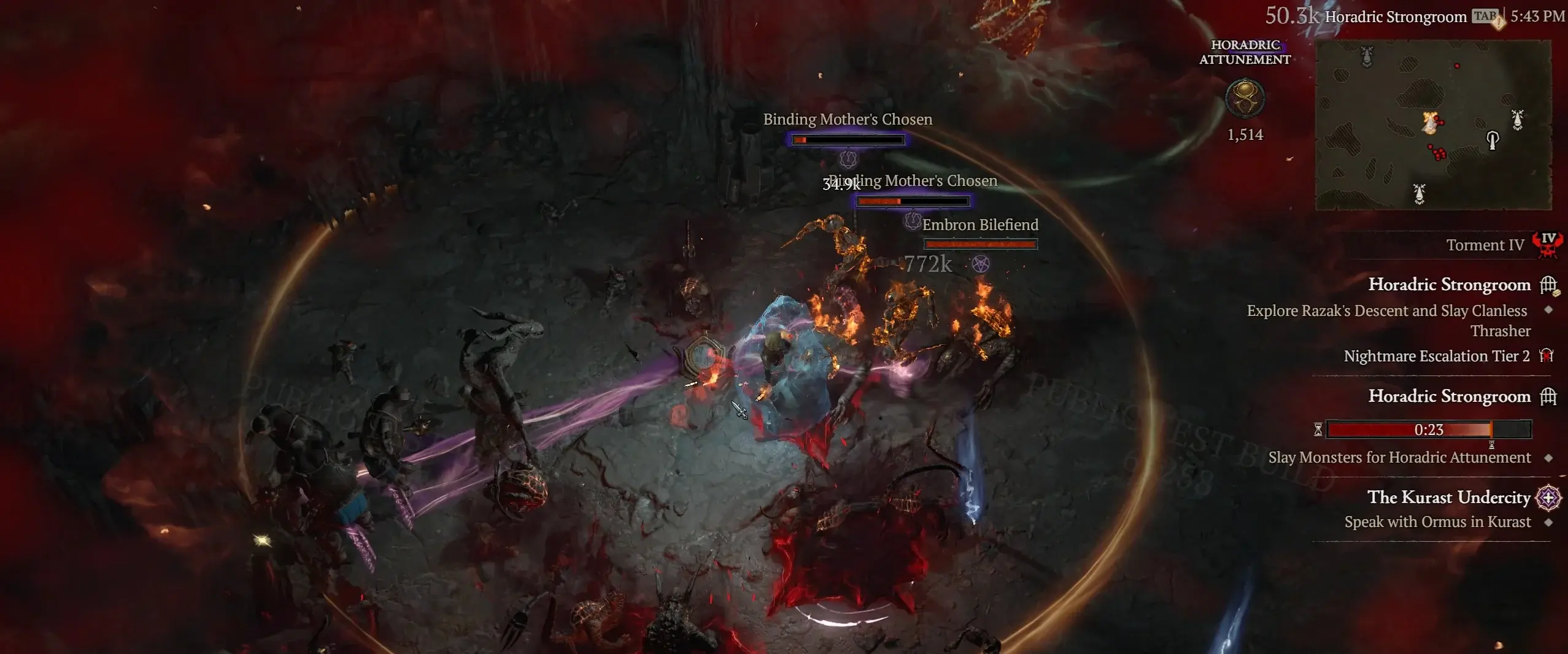The height and width of the screenshot is (654, 1568).
Task: Select Slay Monsters for Horadric Attunement objective
Action: tap(1399, 458)
